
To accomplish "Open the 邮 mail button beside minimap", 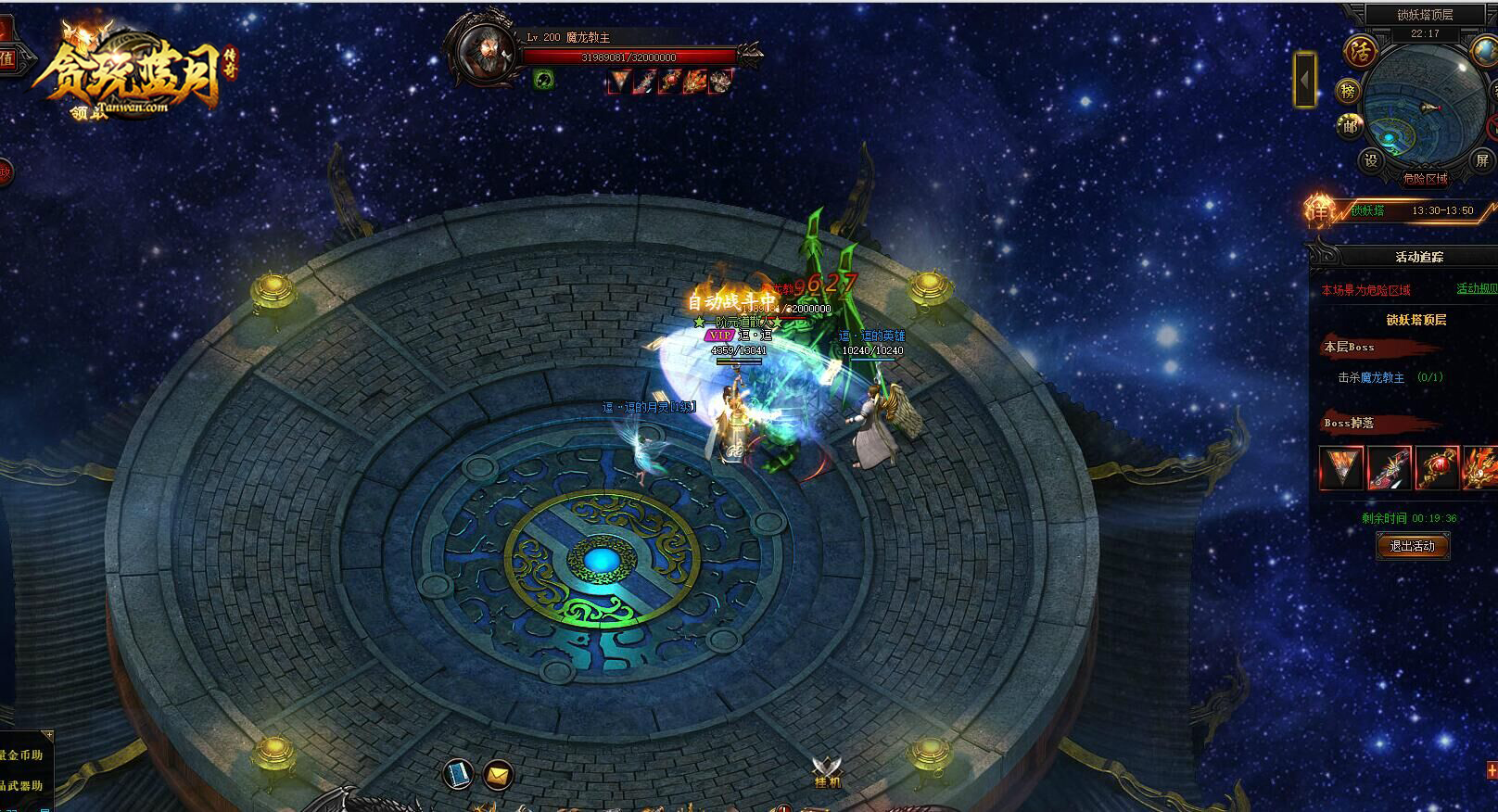I will coord(1349,126).
